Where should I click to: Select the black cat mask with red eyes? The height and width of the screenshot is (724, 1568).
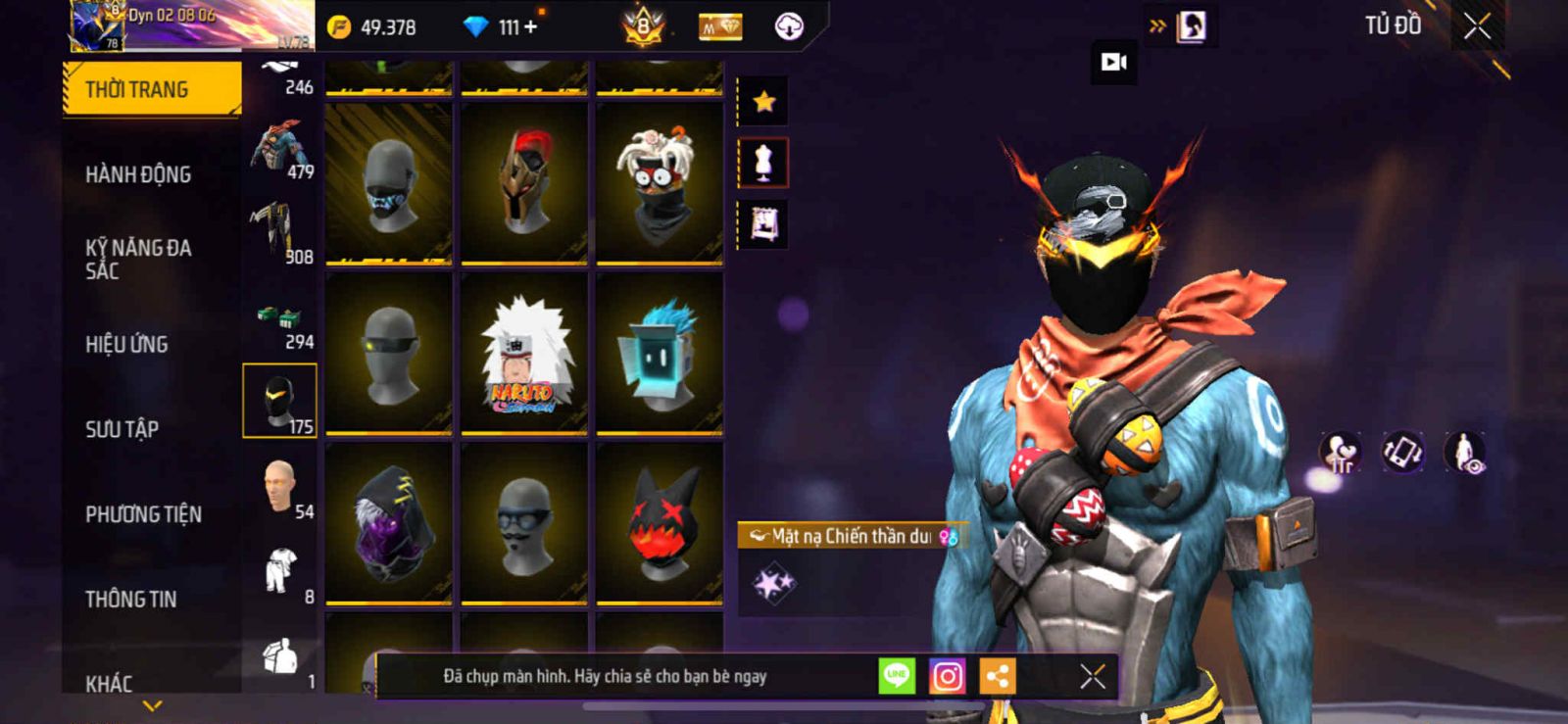[660, 522]
